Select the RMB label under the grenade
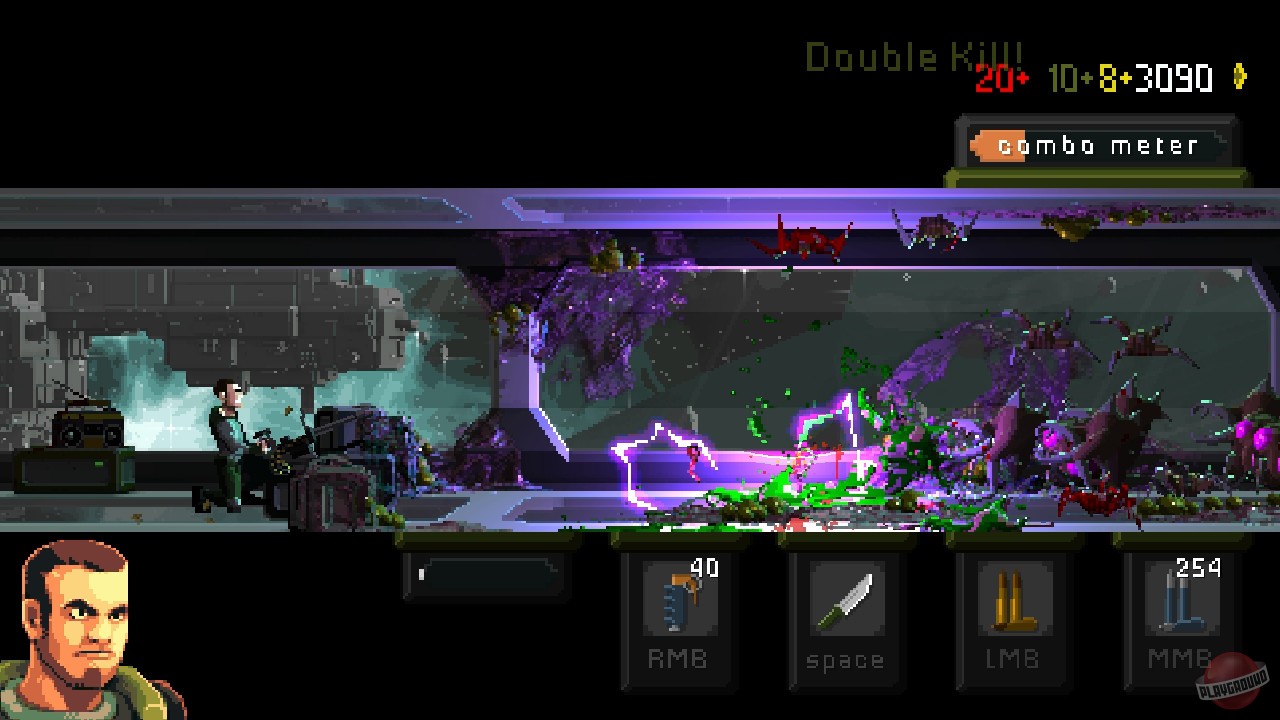Screen dimensions: 1280x720 pyautogui.click(x=676, y=658)
